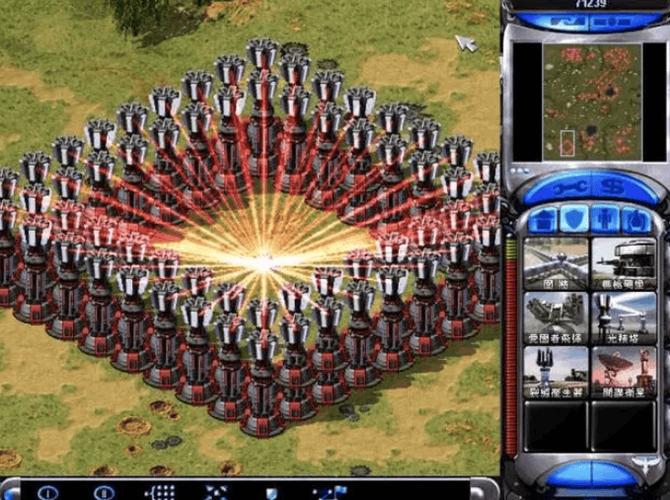The height and width of the screenshot is (500, 670).
Task: Click the dotted grid command button
Action: 160,492
